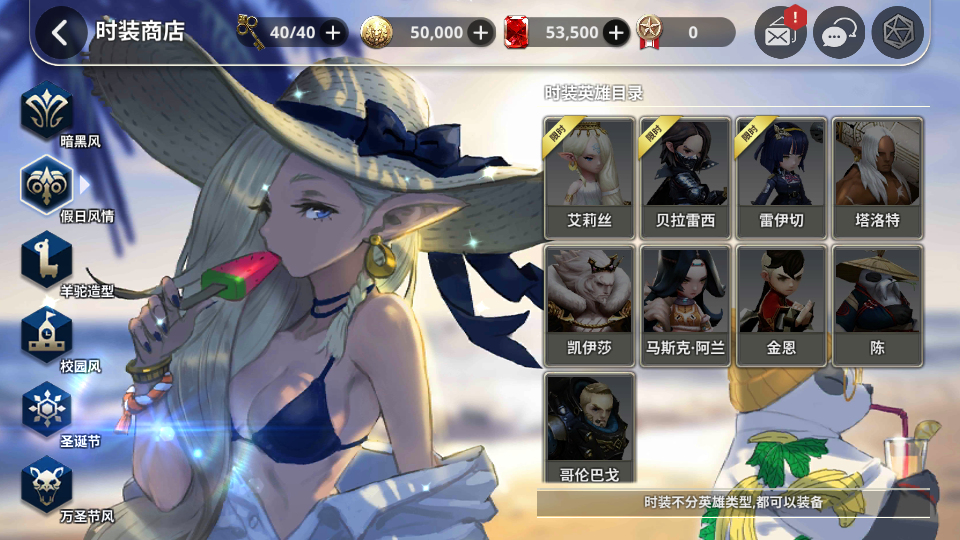Viewport: 960px width, 540px height.
Task: Go back from the 时装商店 screen
Action: 60,32
